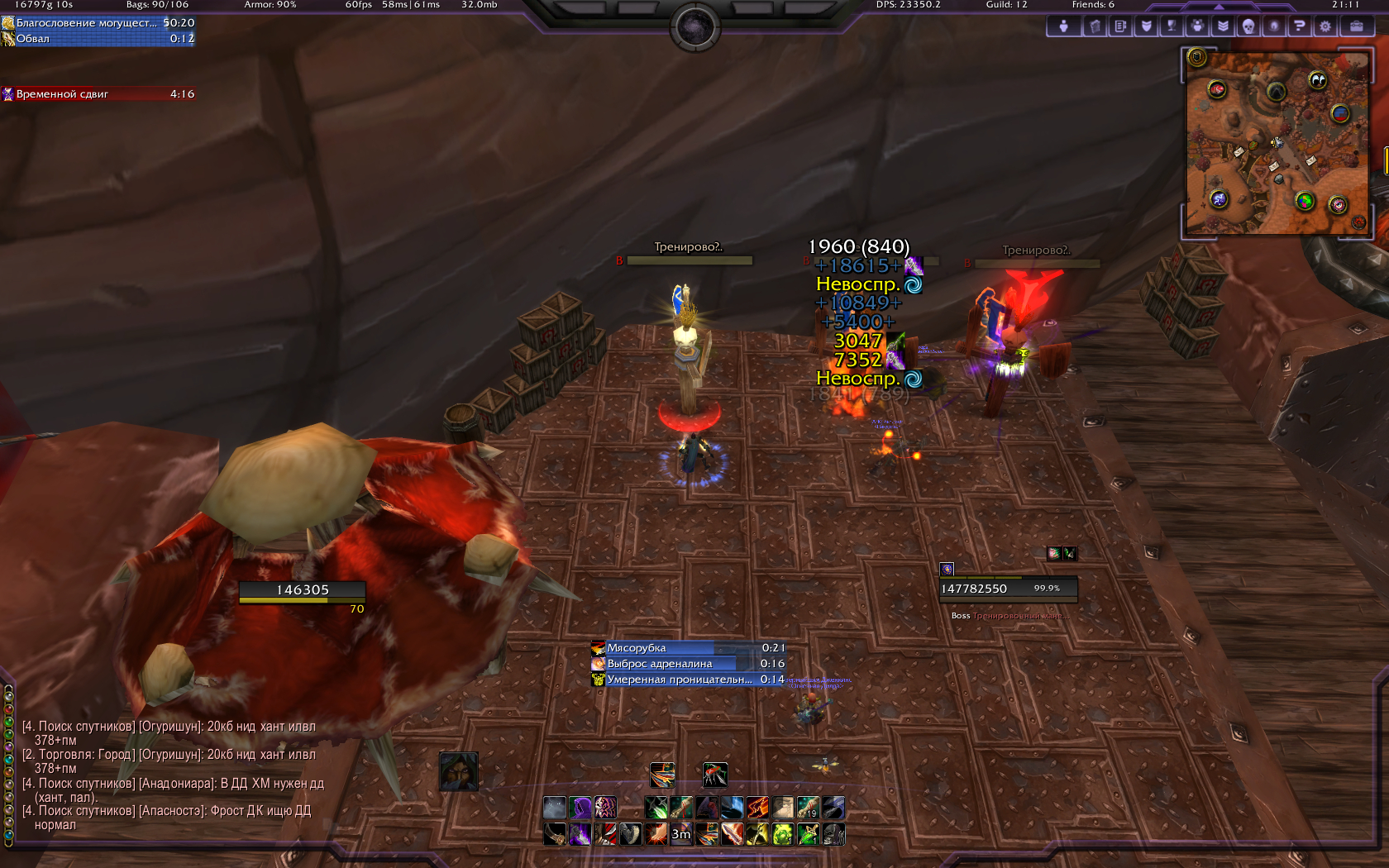1389x868 pixels.
Task: Click the lightning minimap addon button
Action: coord(1219,198)
